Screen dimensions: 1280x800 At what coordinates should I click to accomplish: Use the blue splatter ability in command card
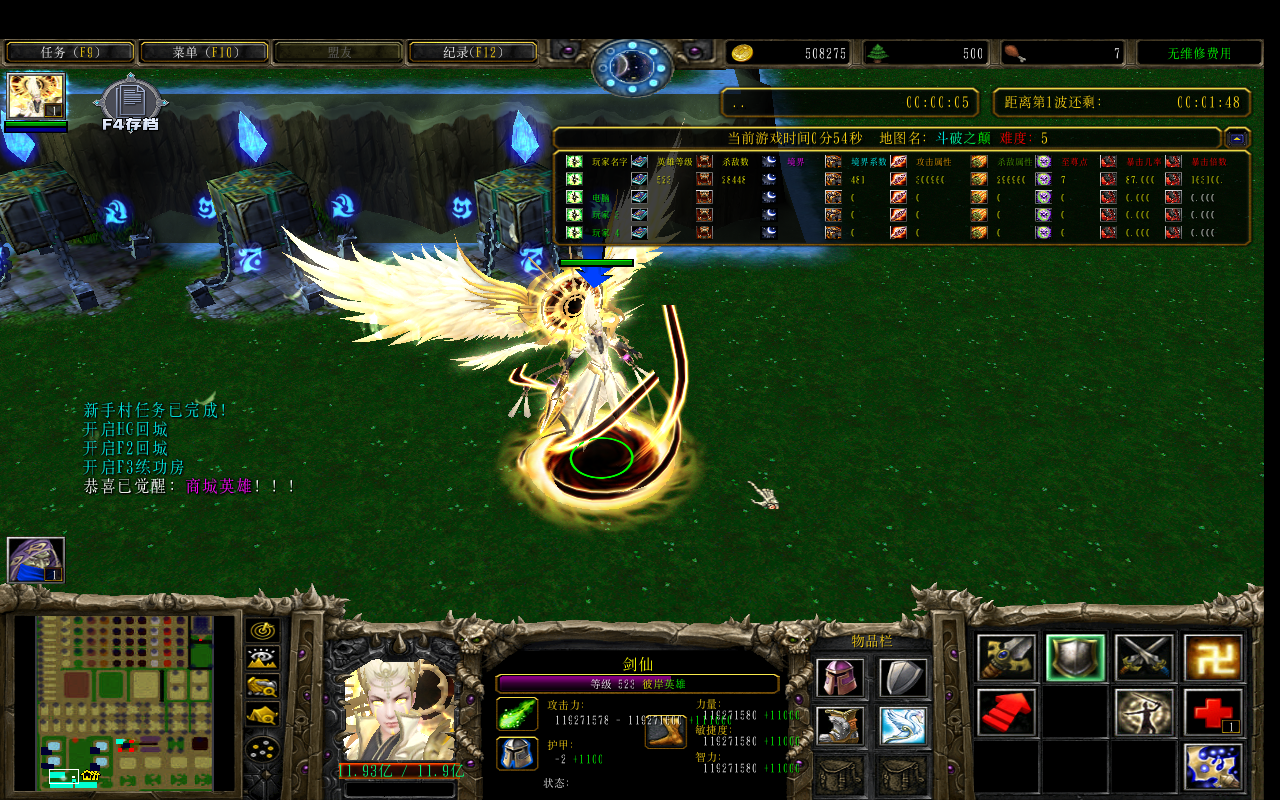click(x=1213, y=767)
